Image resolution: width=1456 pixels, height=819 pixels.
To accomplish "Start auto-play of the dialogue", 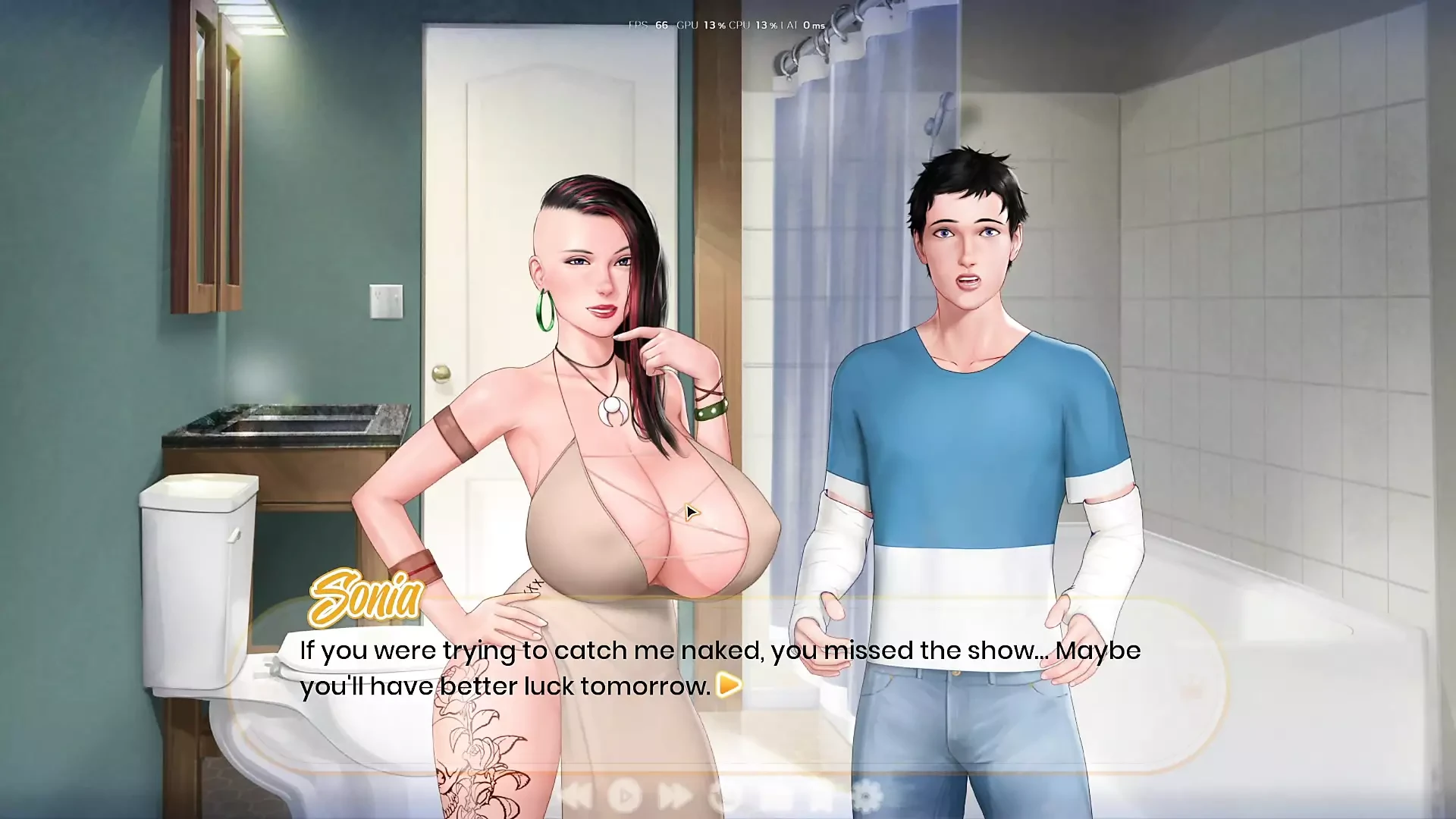I will coord(624,796).
